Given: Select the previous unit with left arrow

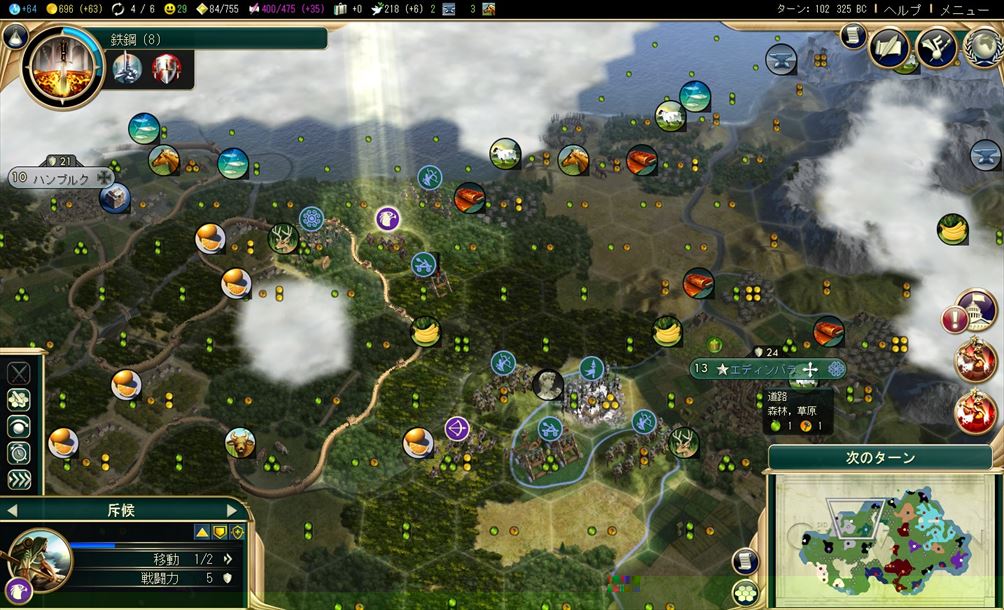Looking at the screenshot, I should [x=11, y=510].
